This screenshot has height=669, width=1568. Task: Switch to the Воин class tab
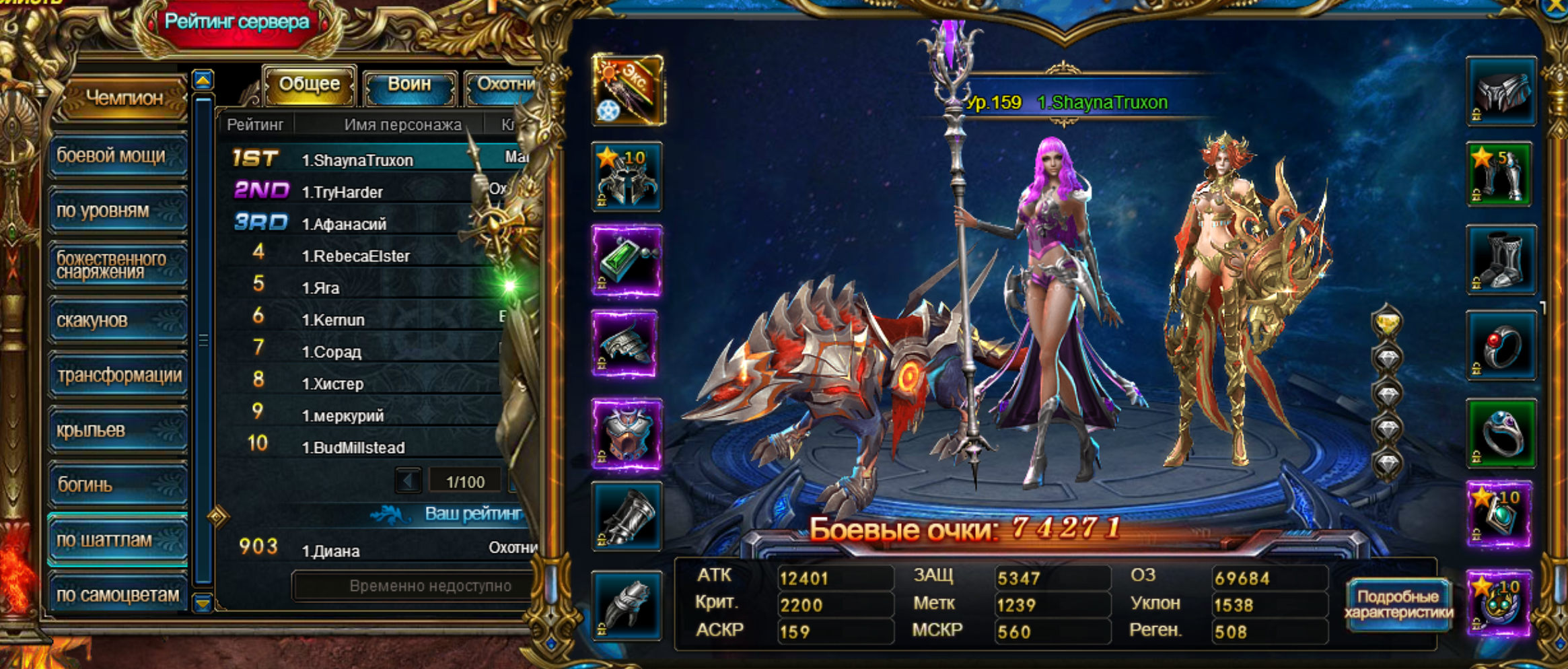[409, 85]
